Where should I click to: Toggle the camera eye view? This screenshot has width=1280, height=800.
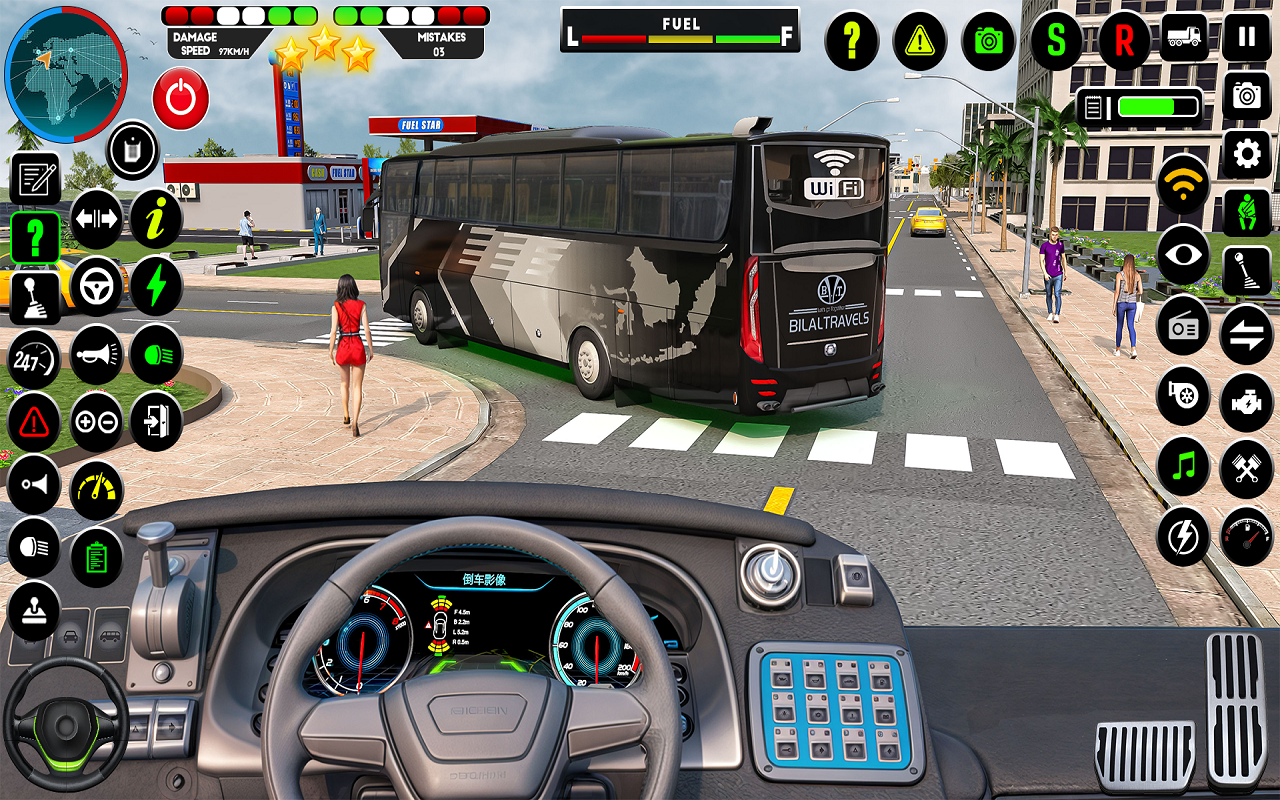(x=1182, y=254)
